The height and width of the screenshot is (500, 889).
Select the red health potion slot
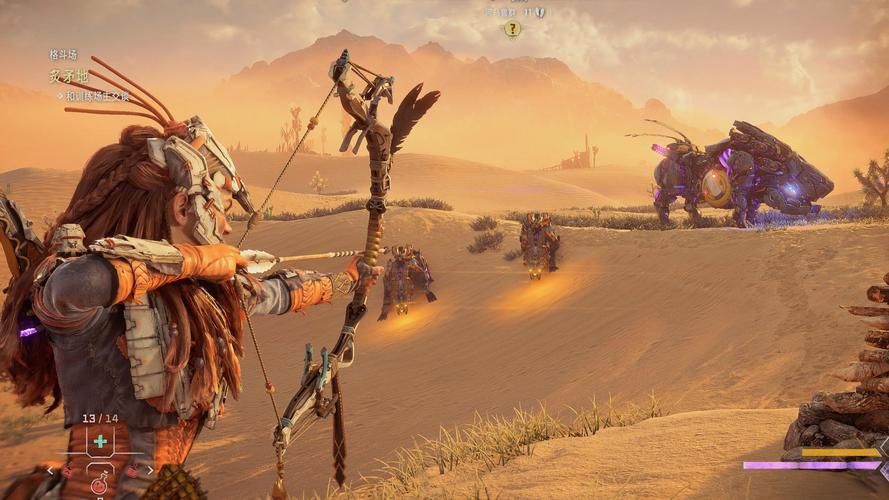[100, 484]
